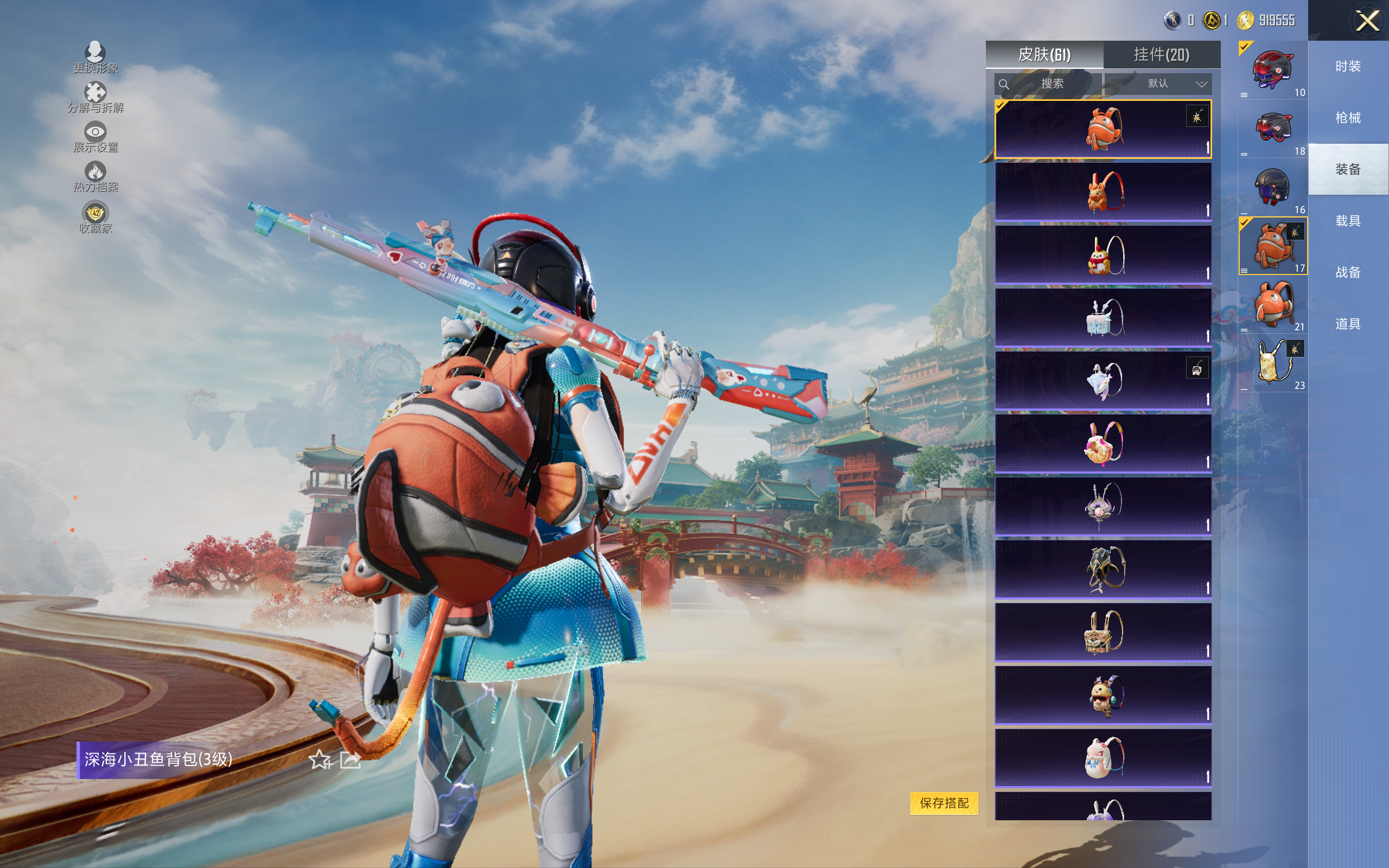Open the 道具 items category
Viewport: 1389px width, 868px height.
(1348, 324)
